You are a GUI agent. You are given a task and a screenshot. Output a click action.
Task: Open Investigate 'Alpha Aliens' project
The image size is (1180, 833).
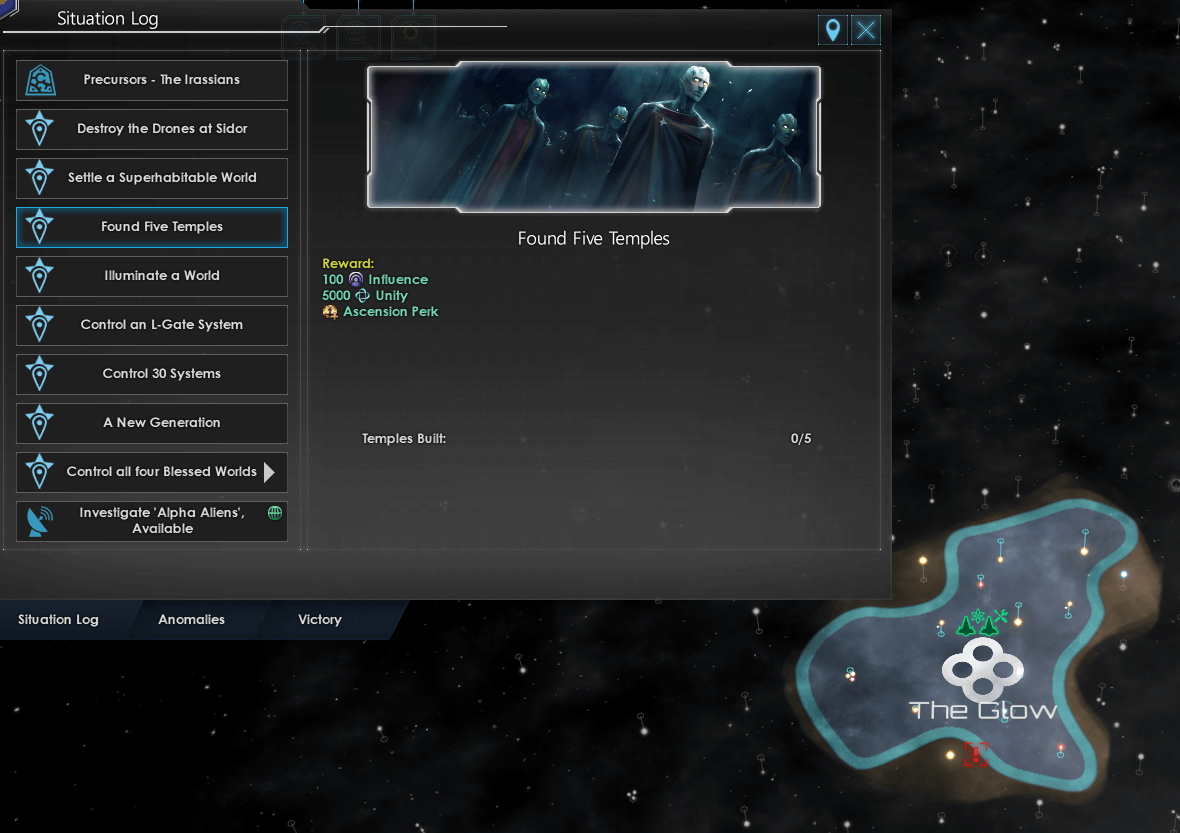click(152, 521)
